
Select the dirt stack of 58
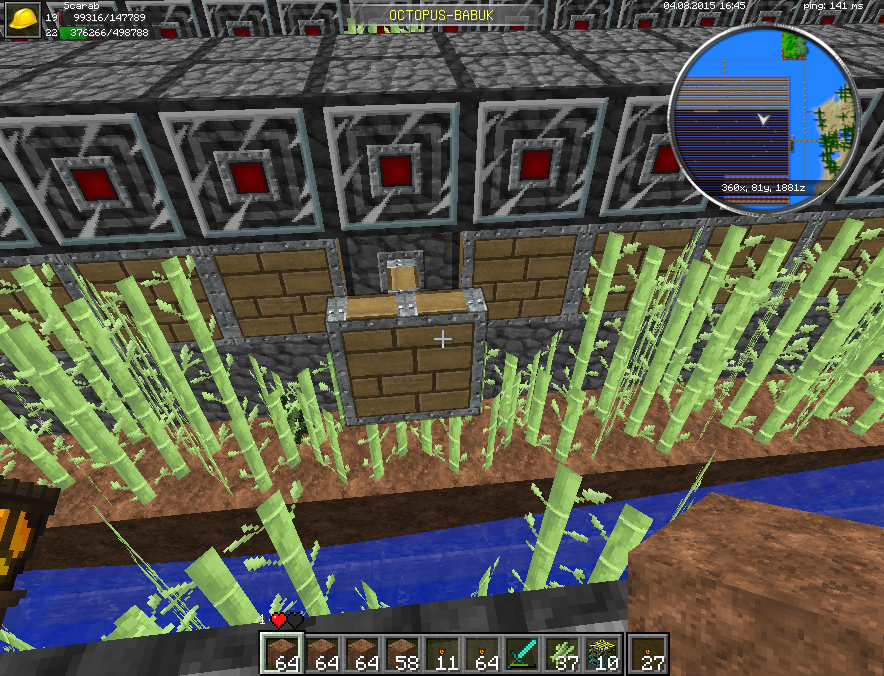click(402, 653)
